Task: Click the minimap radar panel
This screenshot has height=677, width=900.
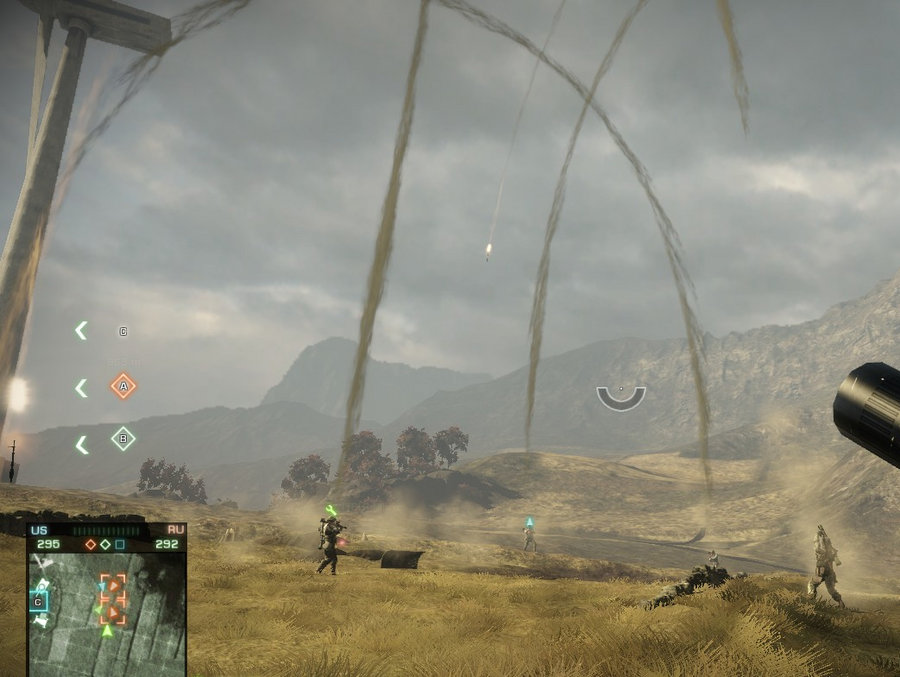Action: pos(106,612)
